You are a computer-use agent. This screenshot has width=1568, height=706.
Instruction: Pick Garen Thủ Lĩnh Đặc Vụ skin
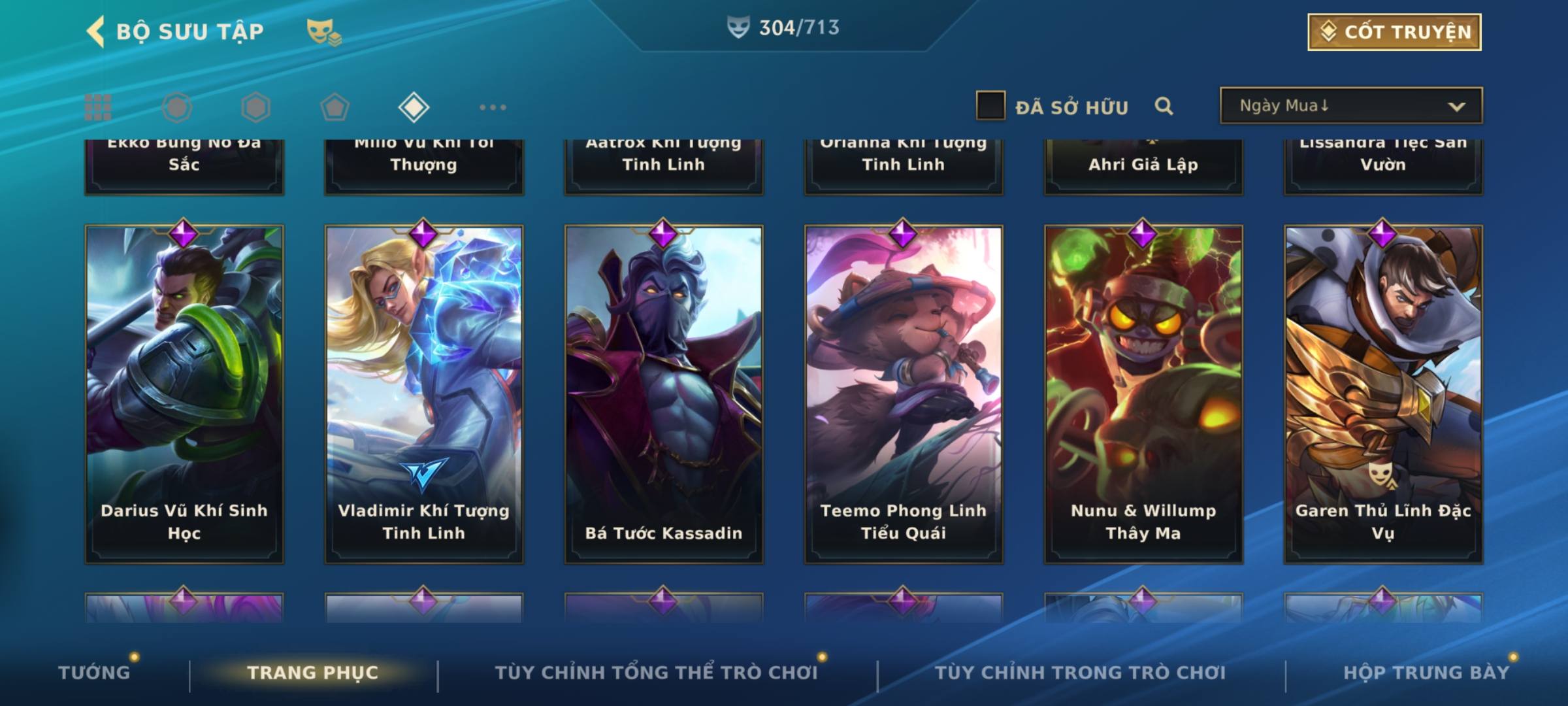1383,394
